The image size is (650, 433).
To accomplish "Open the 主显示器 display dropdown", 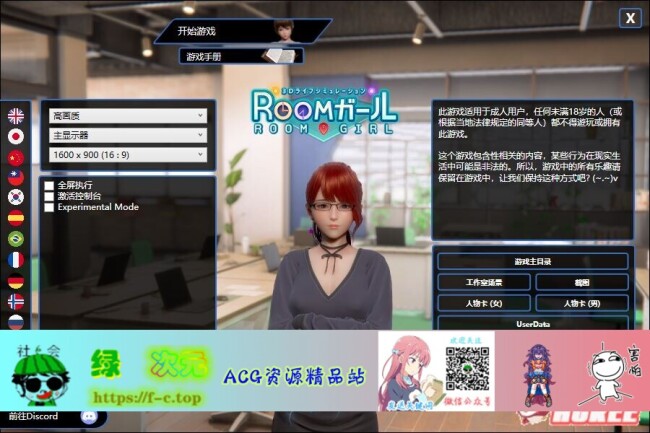I will pos(127,135).
